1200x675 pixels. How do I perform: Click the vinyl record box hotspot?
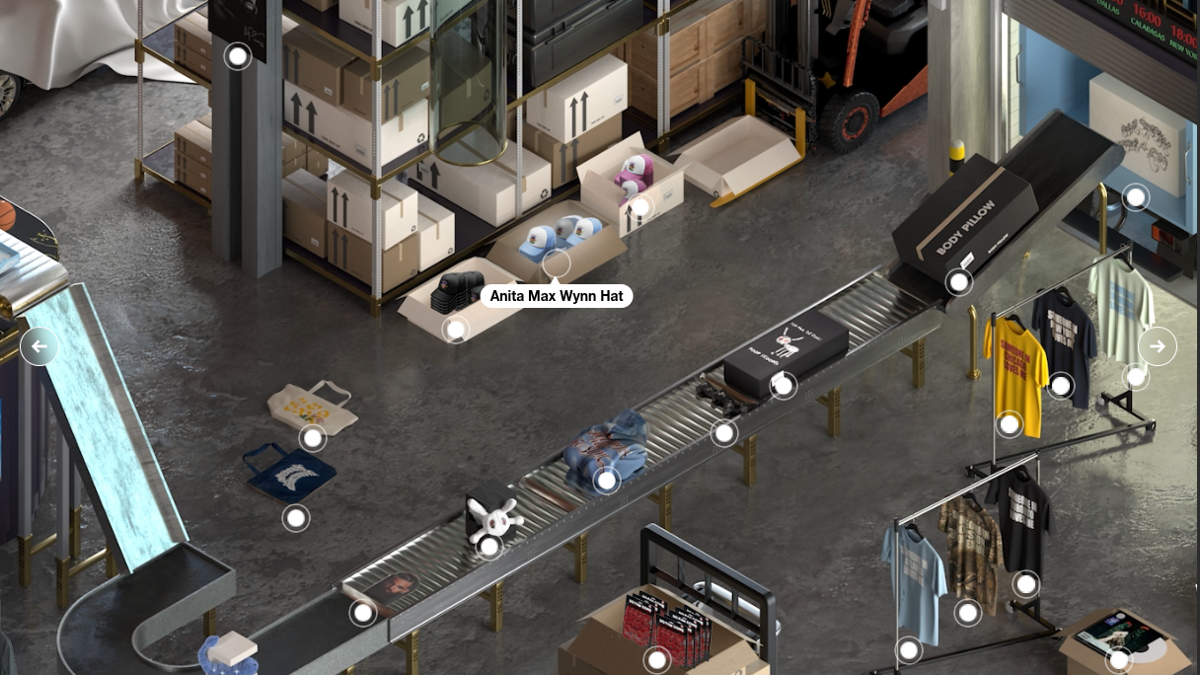point(1119,659)
